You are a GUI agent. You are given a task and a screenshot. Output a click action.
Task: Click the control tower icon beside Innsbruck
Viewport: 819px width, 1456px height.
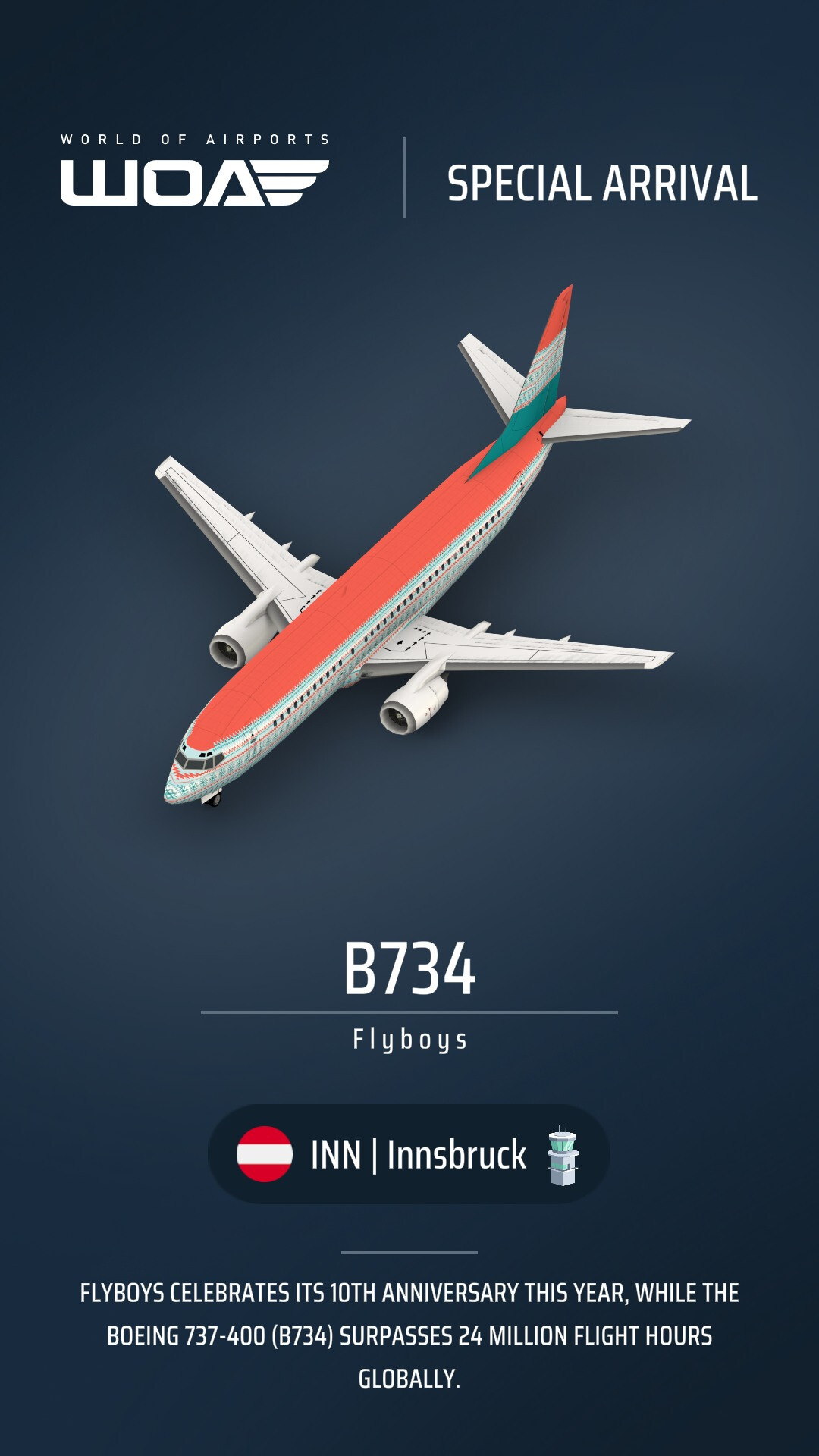click(x=563, y=1156)
